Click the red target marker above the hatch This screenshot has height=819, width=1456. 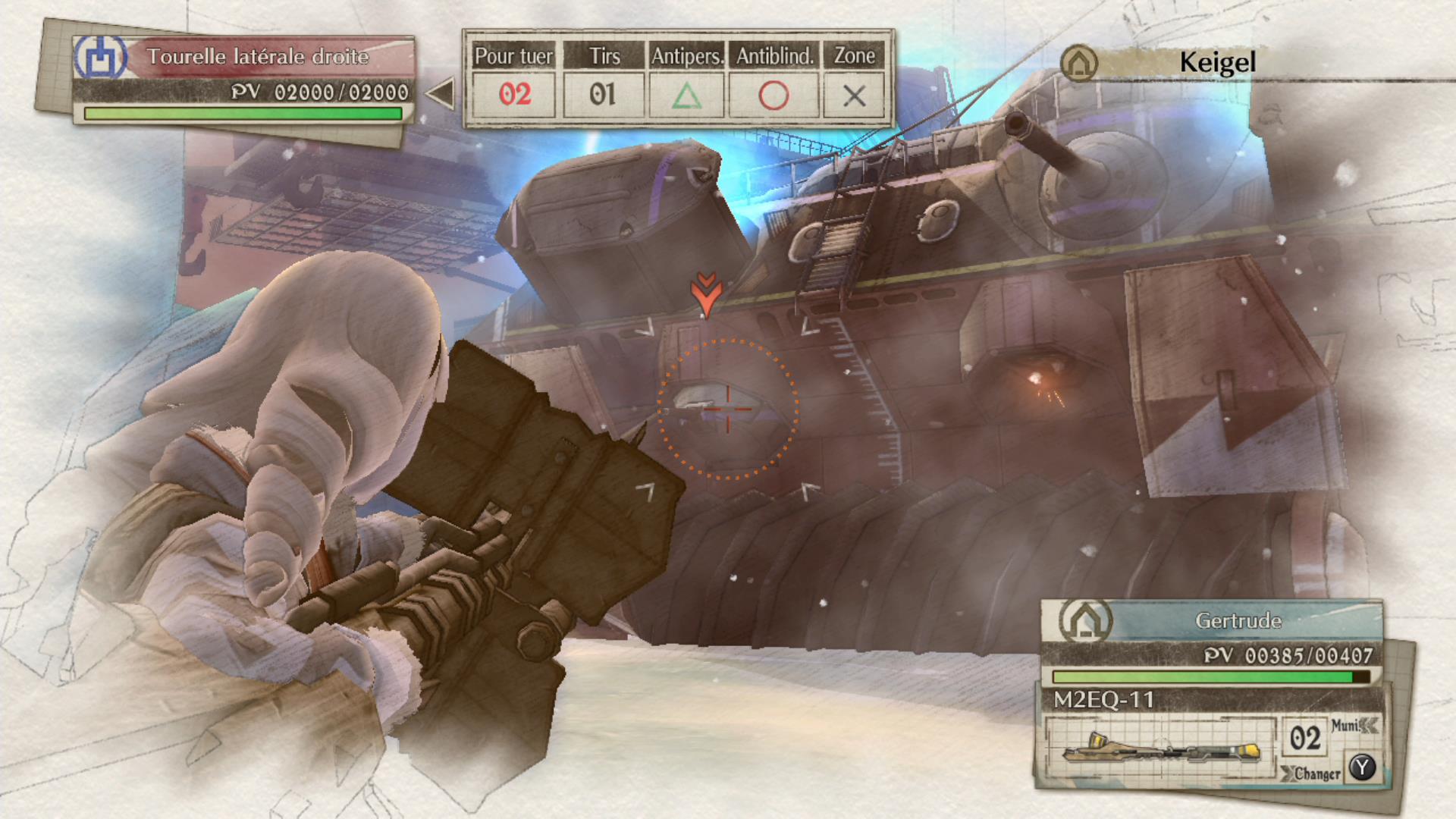coord(707,292)
